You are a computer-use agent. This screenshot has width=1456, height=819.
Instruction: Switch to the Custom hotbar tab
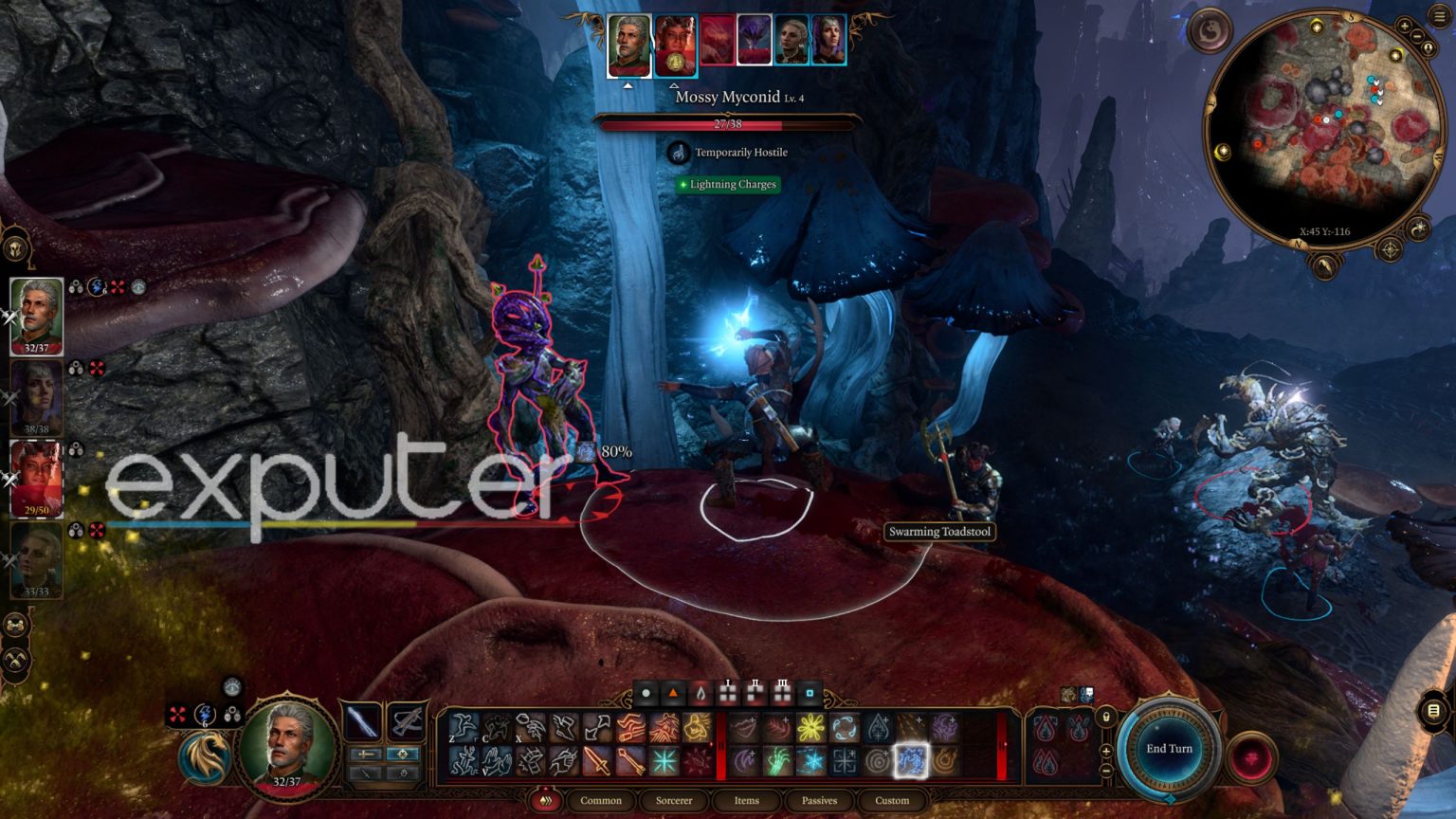tap(892, 801)
